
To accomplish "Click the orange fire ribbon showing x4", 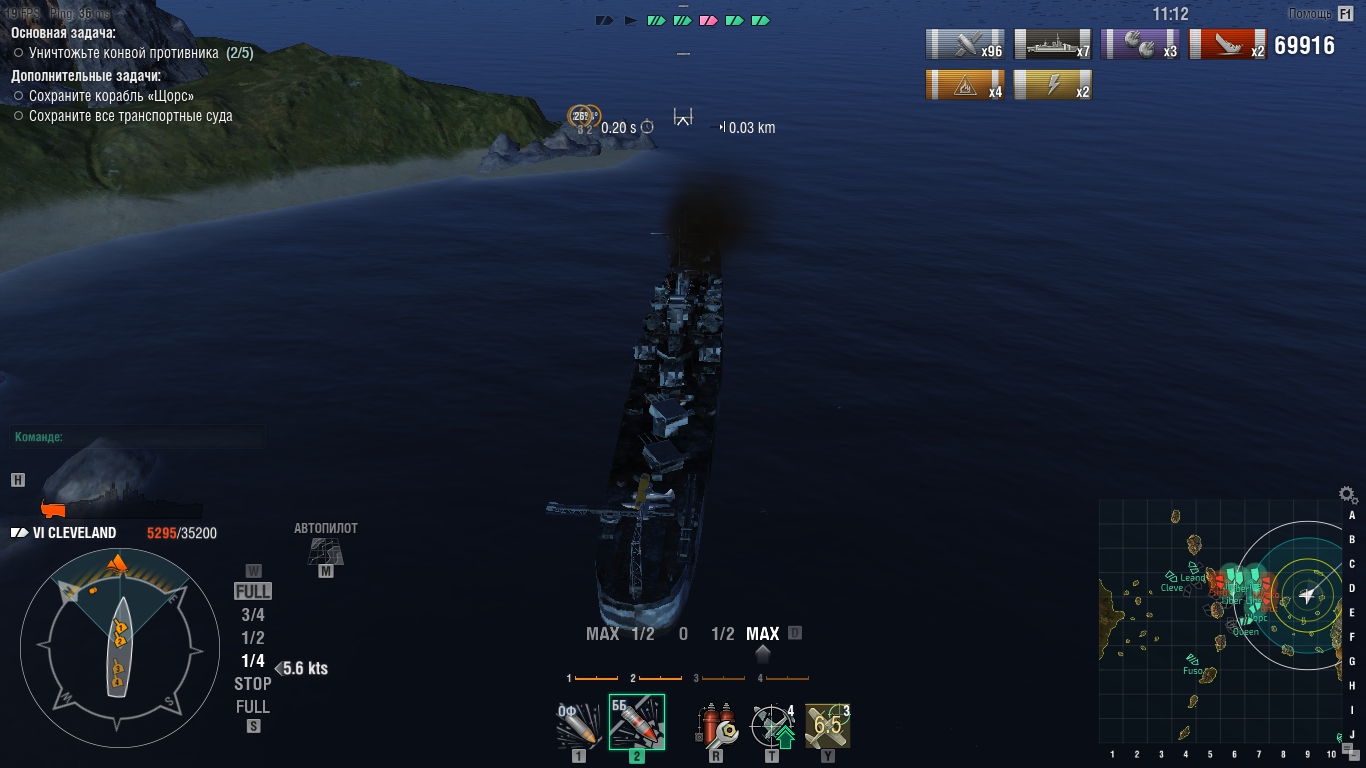I will tap(965, 85).
